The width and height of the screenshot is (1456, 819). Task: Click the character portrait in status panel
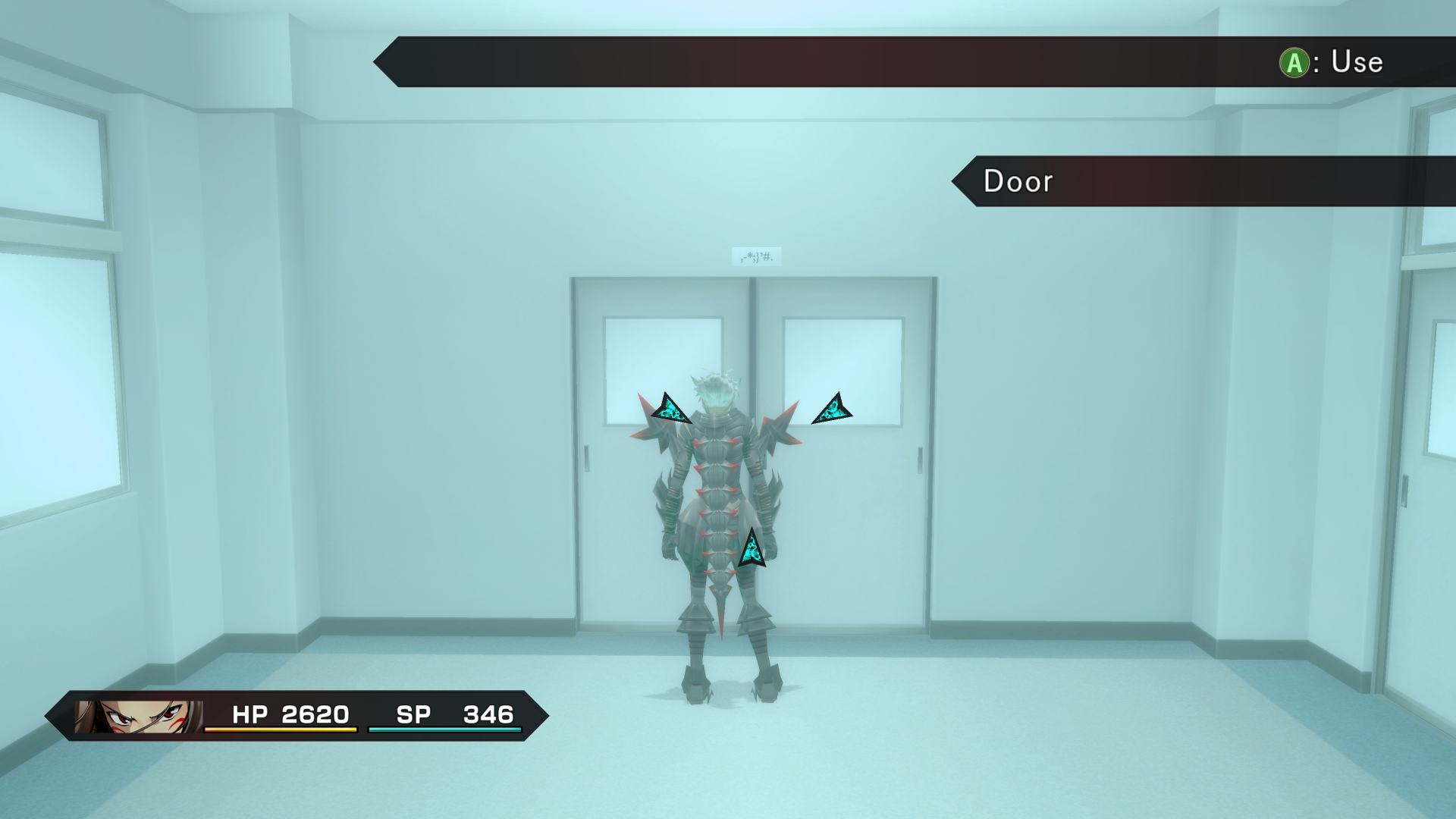coord(139,716)
